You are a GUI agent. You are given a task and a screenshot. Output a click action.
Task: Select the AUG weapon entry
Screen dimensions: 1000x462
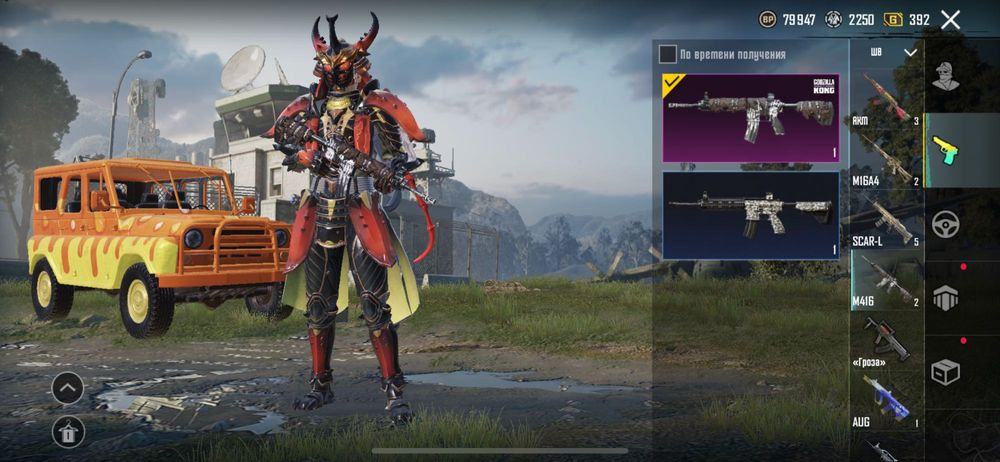886,400
